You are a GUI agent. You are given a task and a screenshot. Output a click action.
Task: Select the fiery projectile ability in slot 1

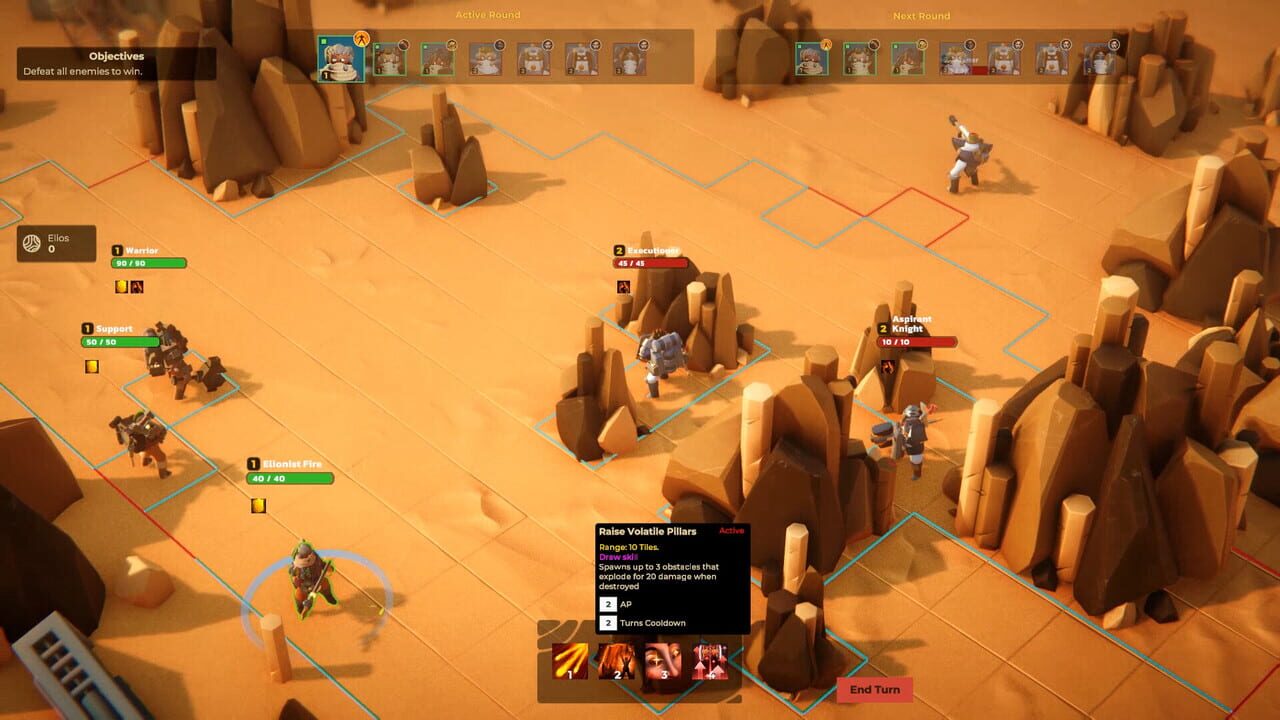[x=570, y=662]
